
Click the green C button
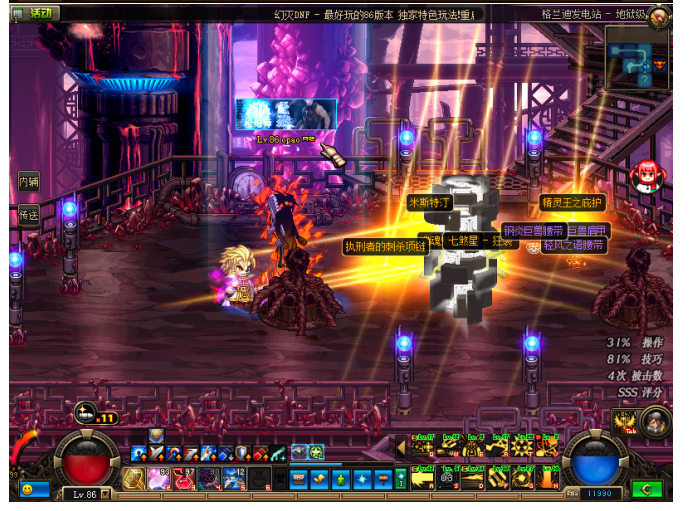648,491
